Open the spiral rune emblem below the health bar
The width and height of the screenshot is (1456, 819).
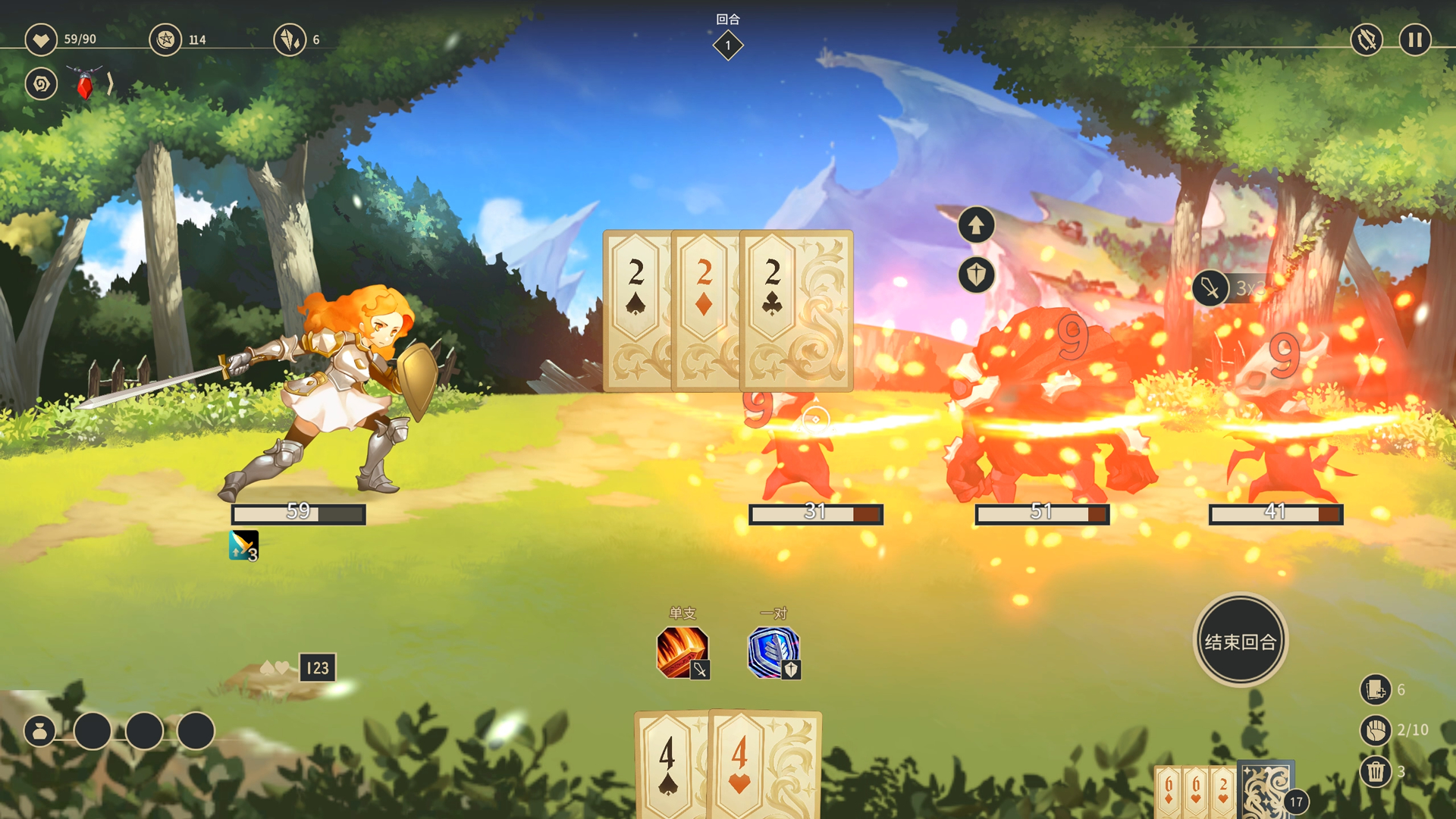(41, 84)
